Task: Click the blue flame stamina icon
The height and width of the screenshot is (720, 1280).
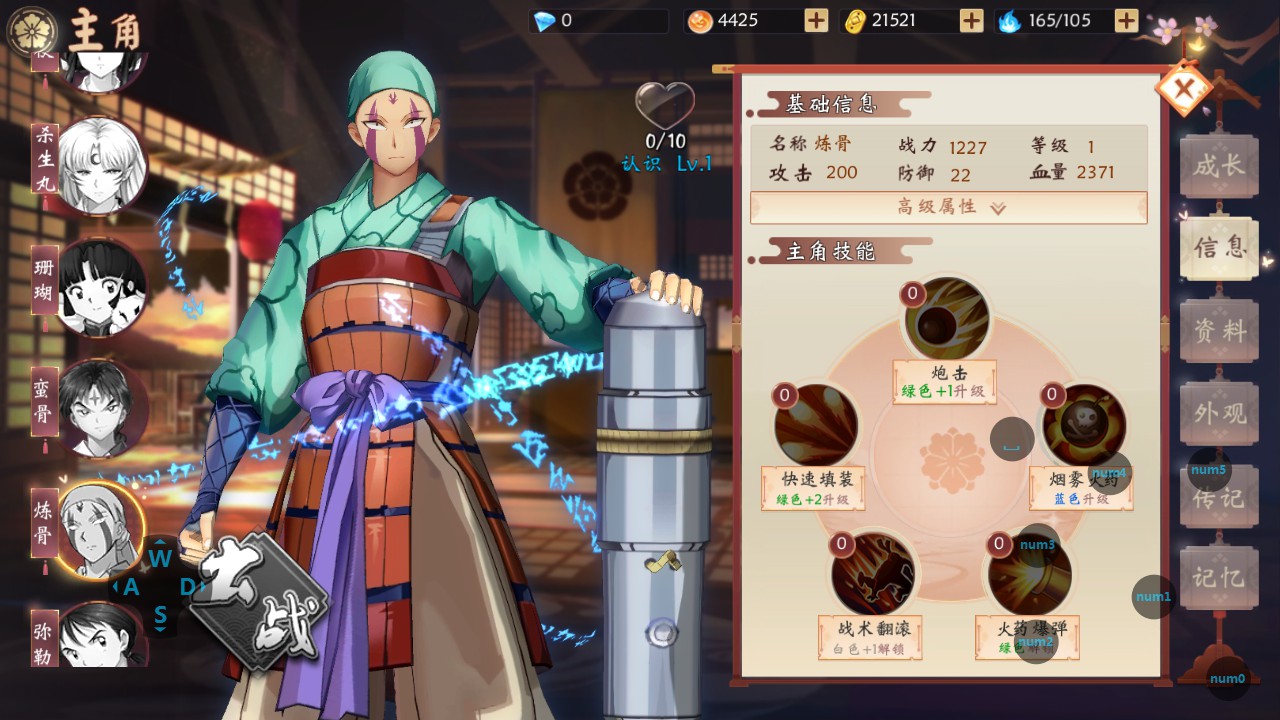Action: (1010, 19)
